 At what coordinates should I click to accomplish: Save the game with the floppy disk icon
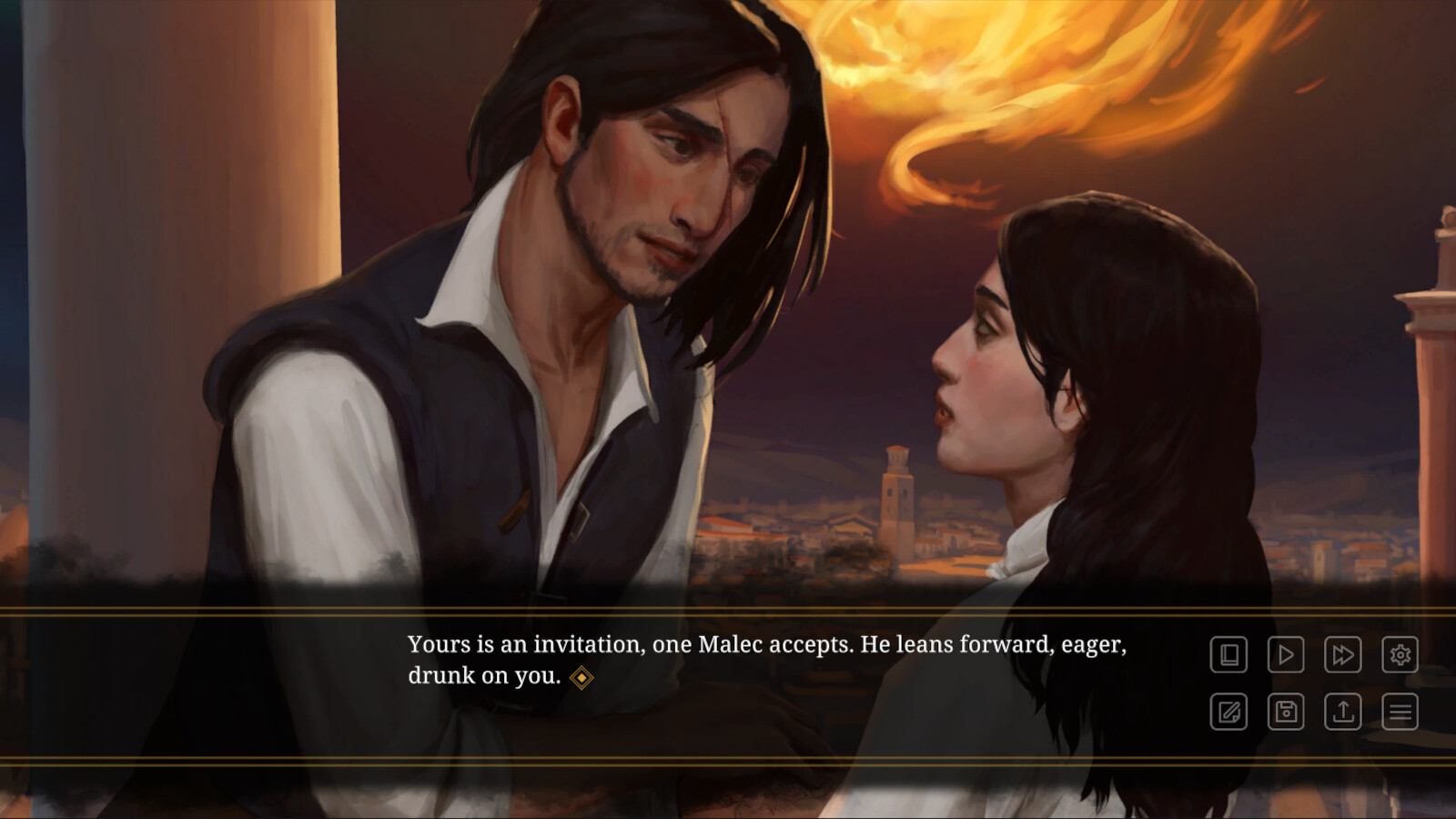pos(1286,712)
